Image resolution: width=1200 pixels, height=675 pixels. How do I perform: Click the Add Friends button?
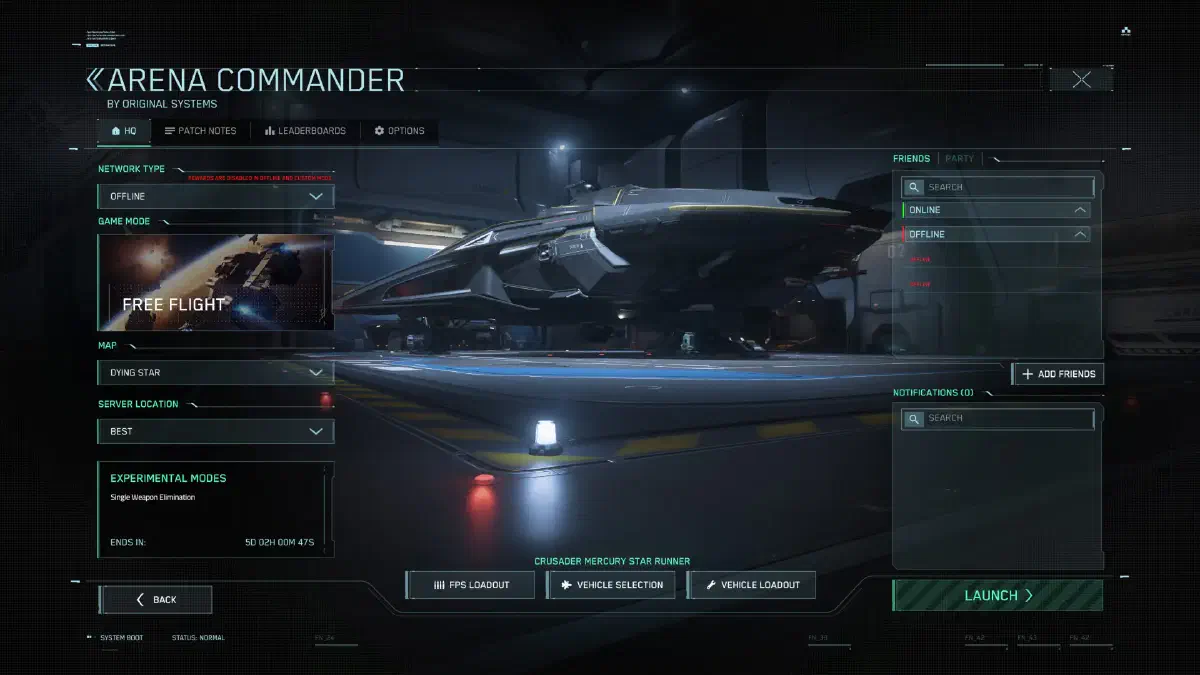tap(1058, 374)
